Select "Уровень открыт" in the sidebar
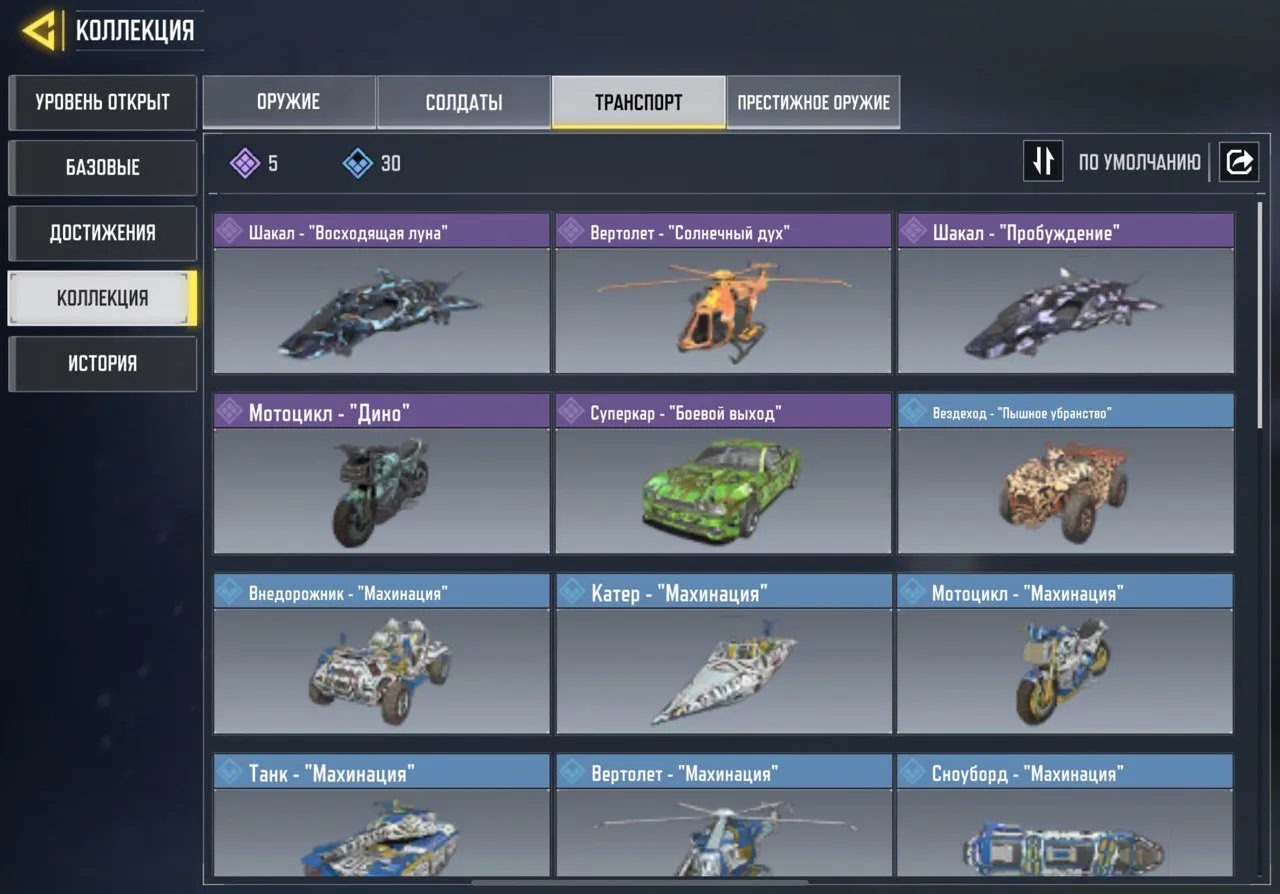Viewport: 1280px width, 894px height. click(x=102, y=102)
